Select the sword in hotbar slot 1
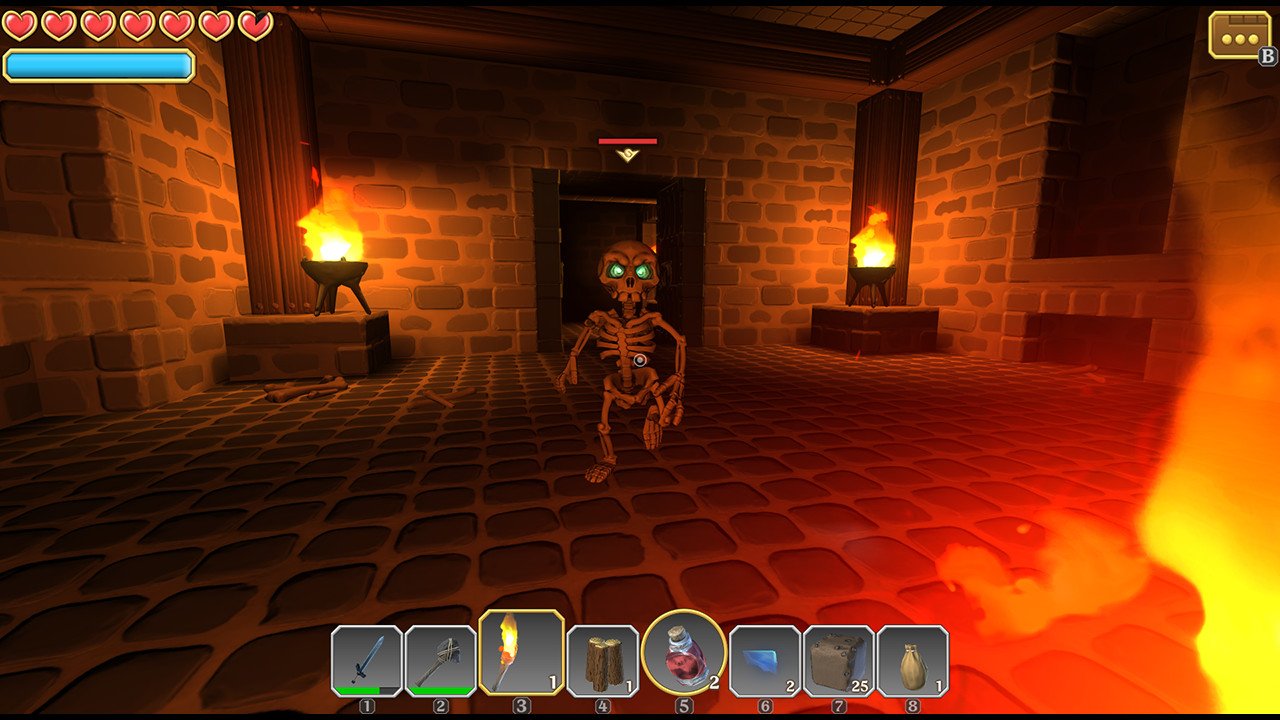Image resolution: width=1280 pixels, height=720 pixels. coord(368,661)
